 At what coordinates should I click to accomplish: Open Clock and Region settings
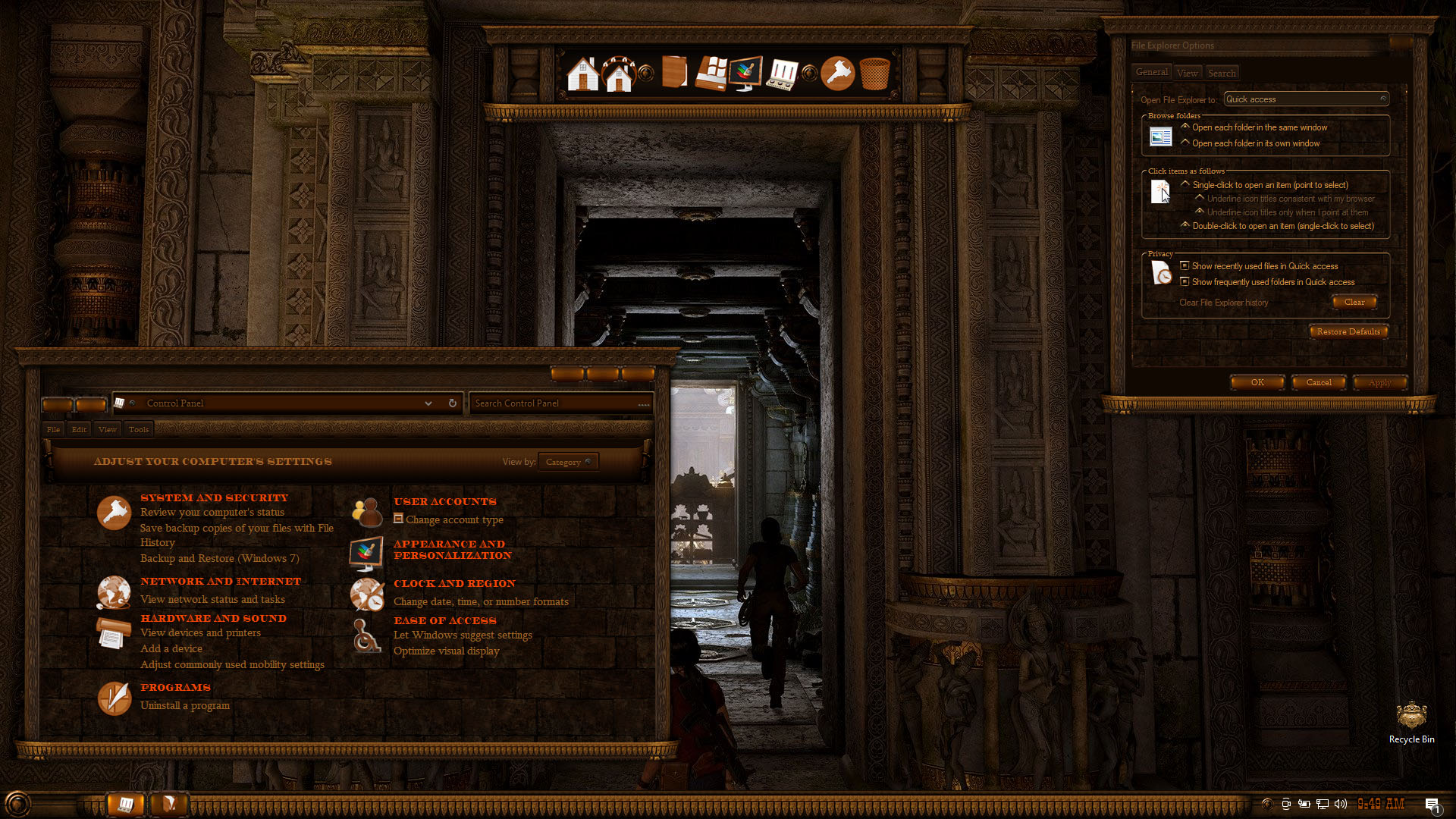coord(454,584)
